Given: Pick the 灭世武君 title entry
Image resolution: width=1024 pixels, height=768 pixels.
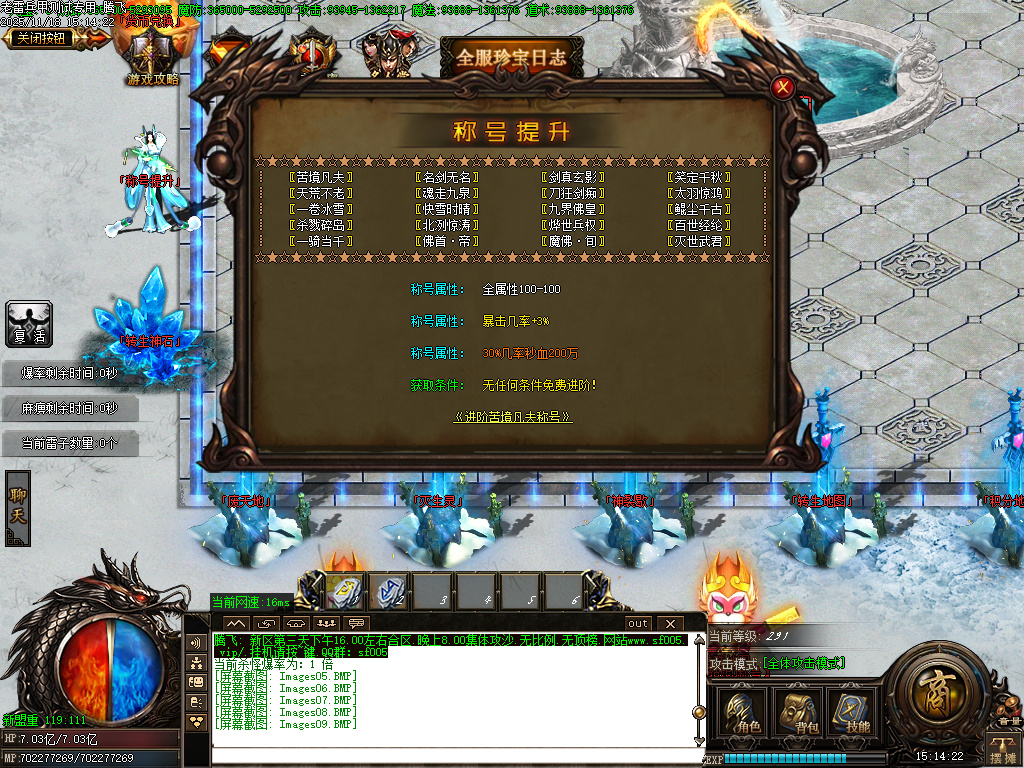Looking at the screenshot, I should 700,241.
